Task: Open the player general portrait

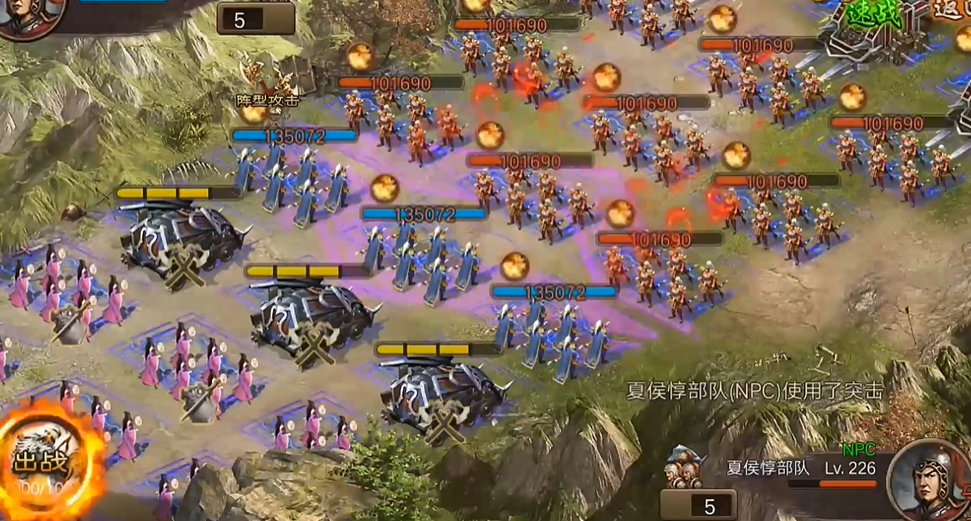Action: 28,15
